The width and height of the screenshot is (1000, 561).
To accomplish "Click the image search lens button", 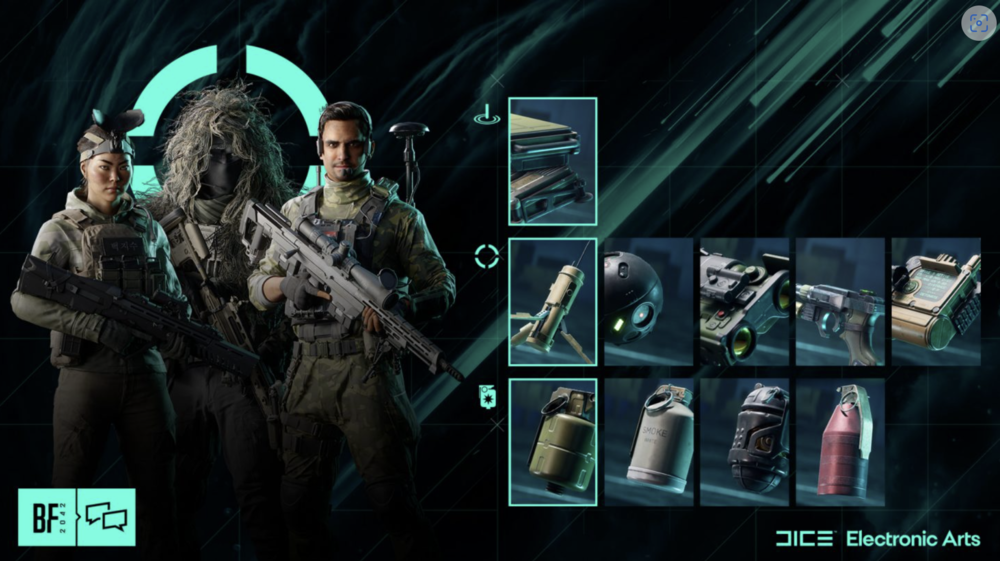I will 978,23.
